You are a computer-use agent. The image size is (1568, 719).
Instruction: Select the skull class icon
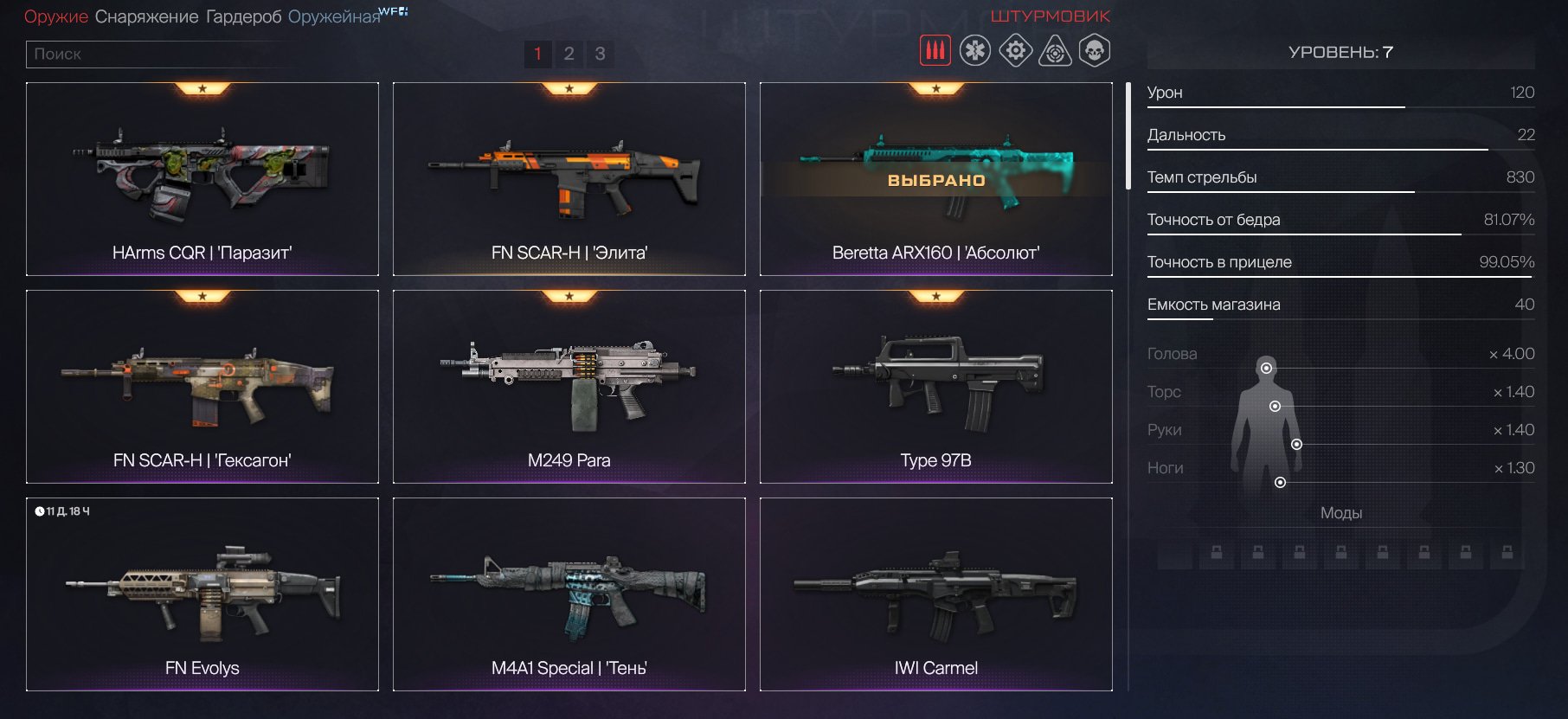click(x=1095, y=51)
